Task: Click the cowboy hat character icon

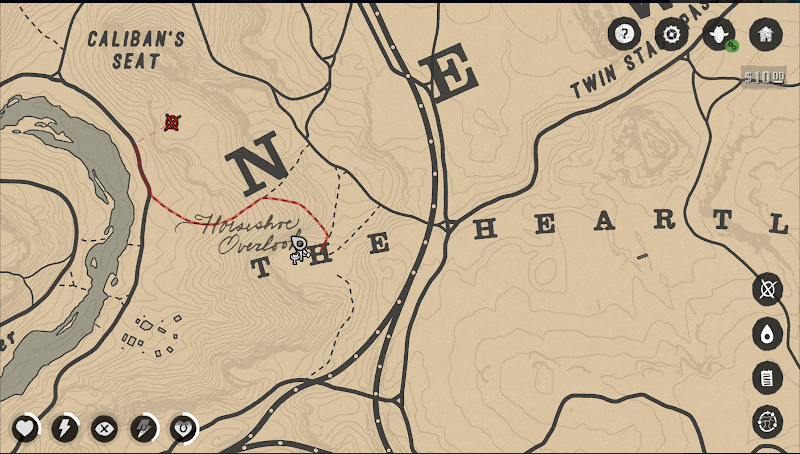Action: pyautogui.click(x=718, y=35)
